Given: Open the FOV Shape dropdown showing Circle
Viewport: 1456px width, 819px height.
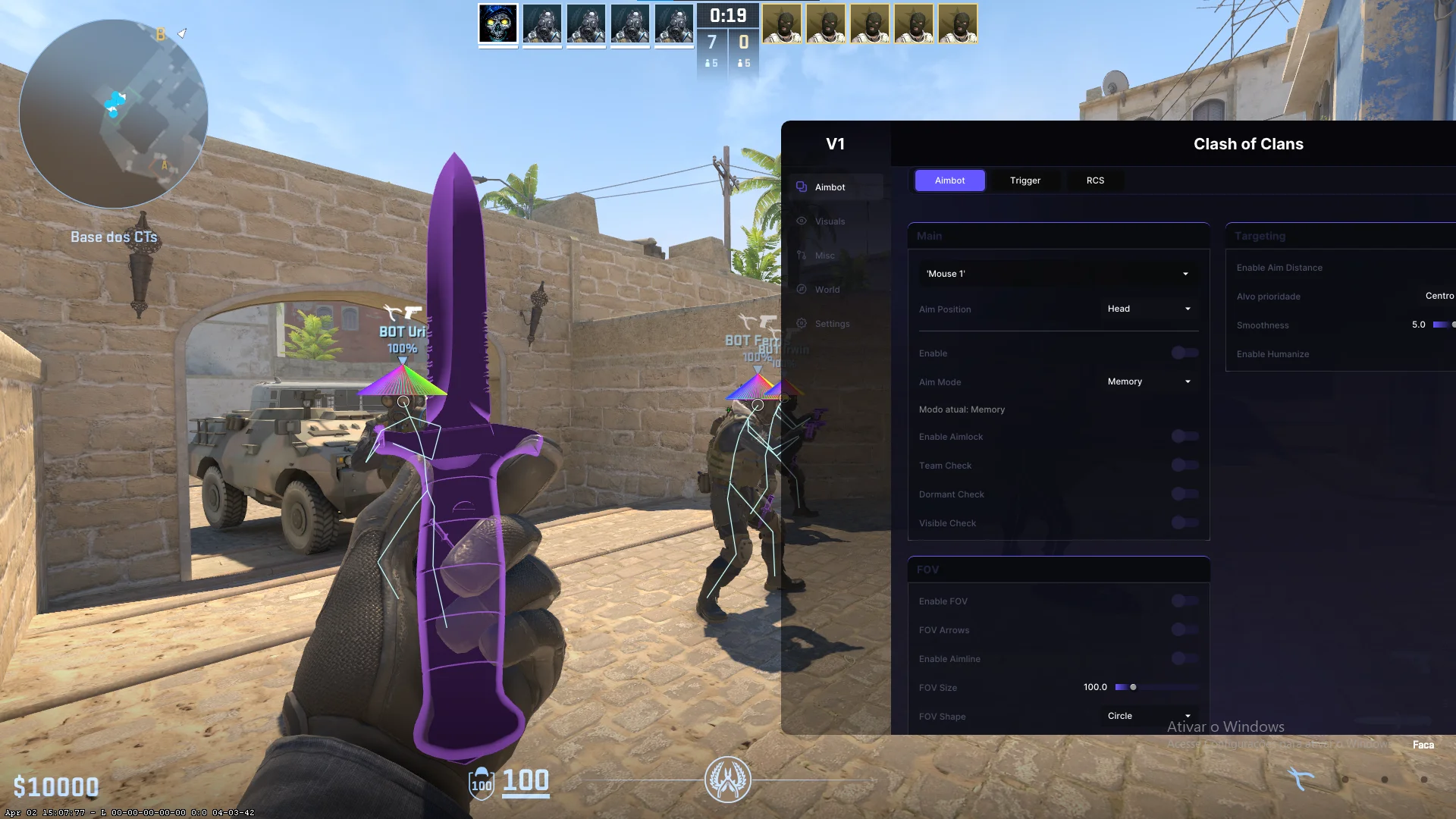Looking at the screenshot, I should (1148, 715).
